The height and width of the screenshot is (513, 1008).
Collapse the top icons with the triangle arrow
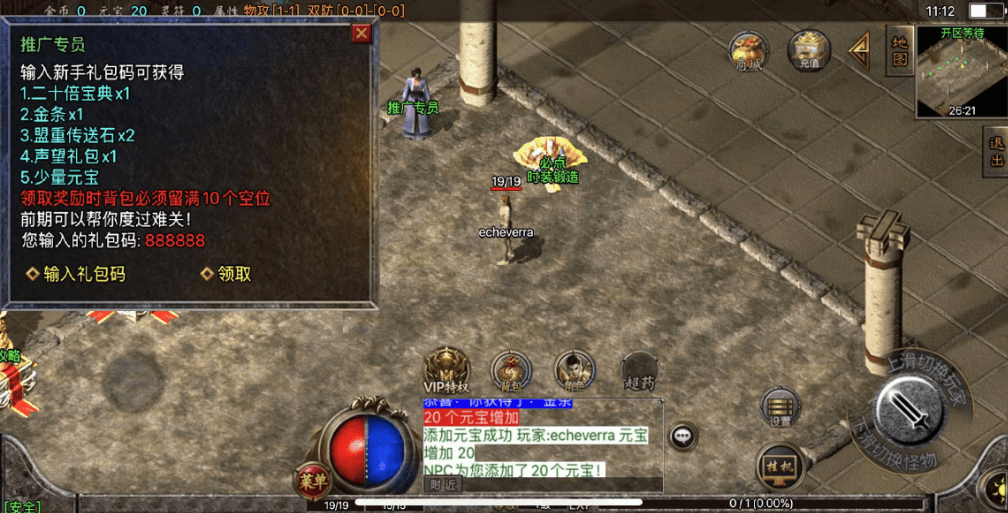(x=859, y=47)
